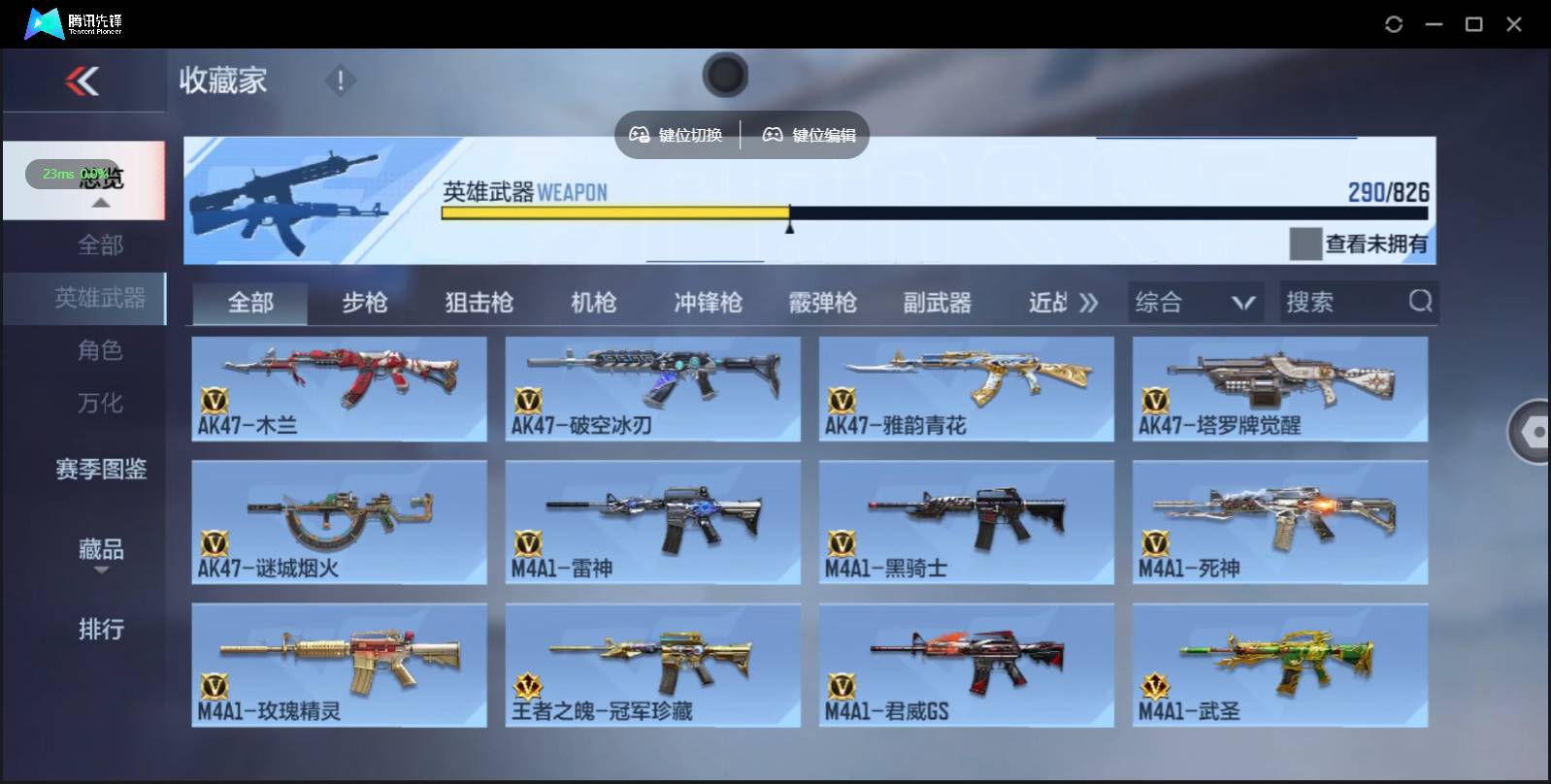
Task: Select the AK47-木兰 weapon thumbnail
Action: click(x=339, y=387)
